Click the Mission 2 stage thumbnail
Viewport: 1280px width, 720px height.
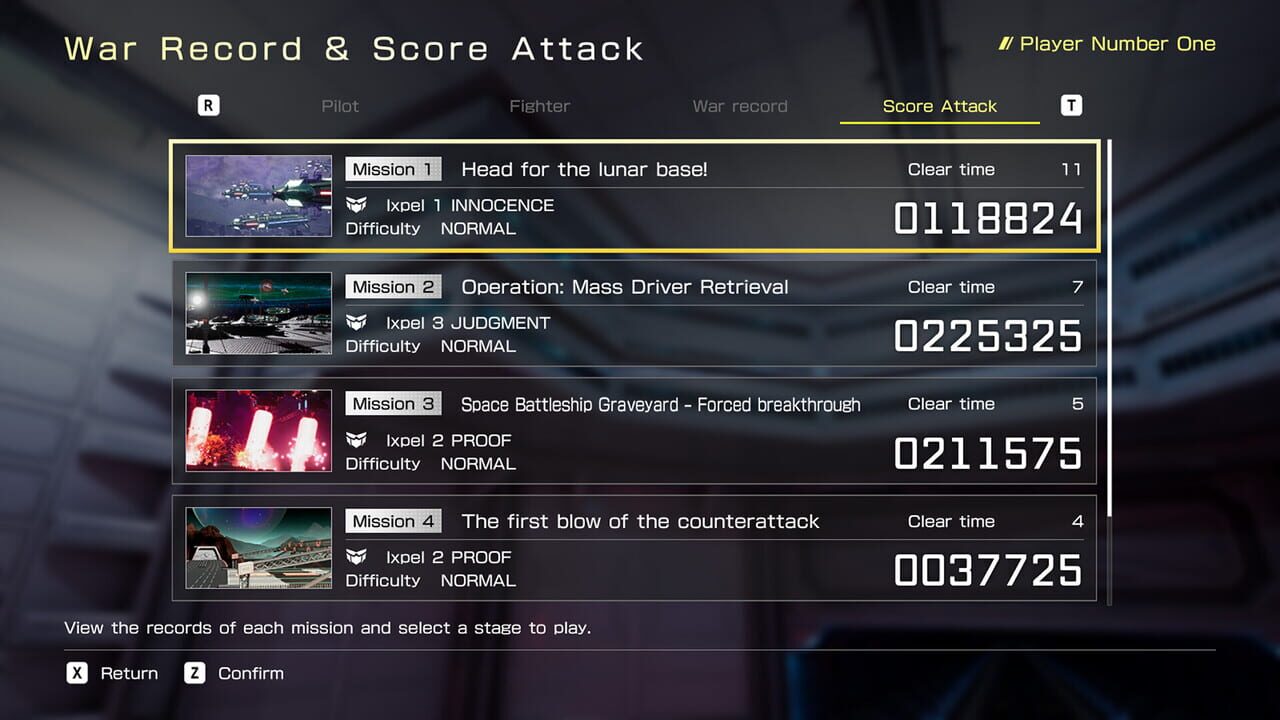[x=258, y=313]
